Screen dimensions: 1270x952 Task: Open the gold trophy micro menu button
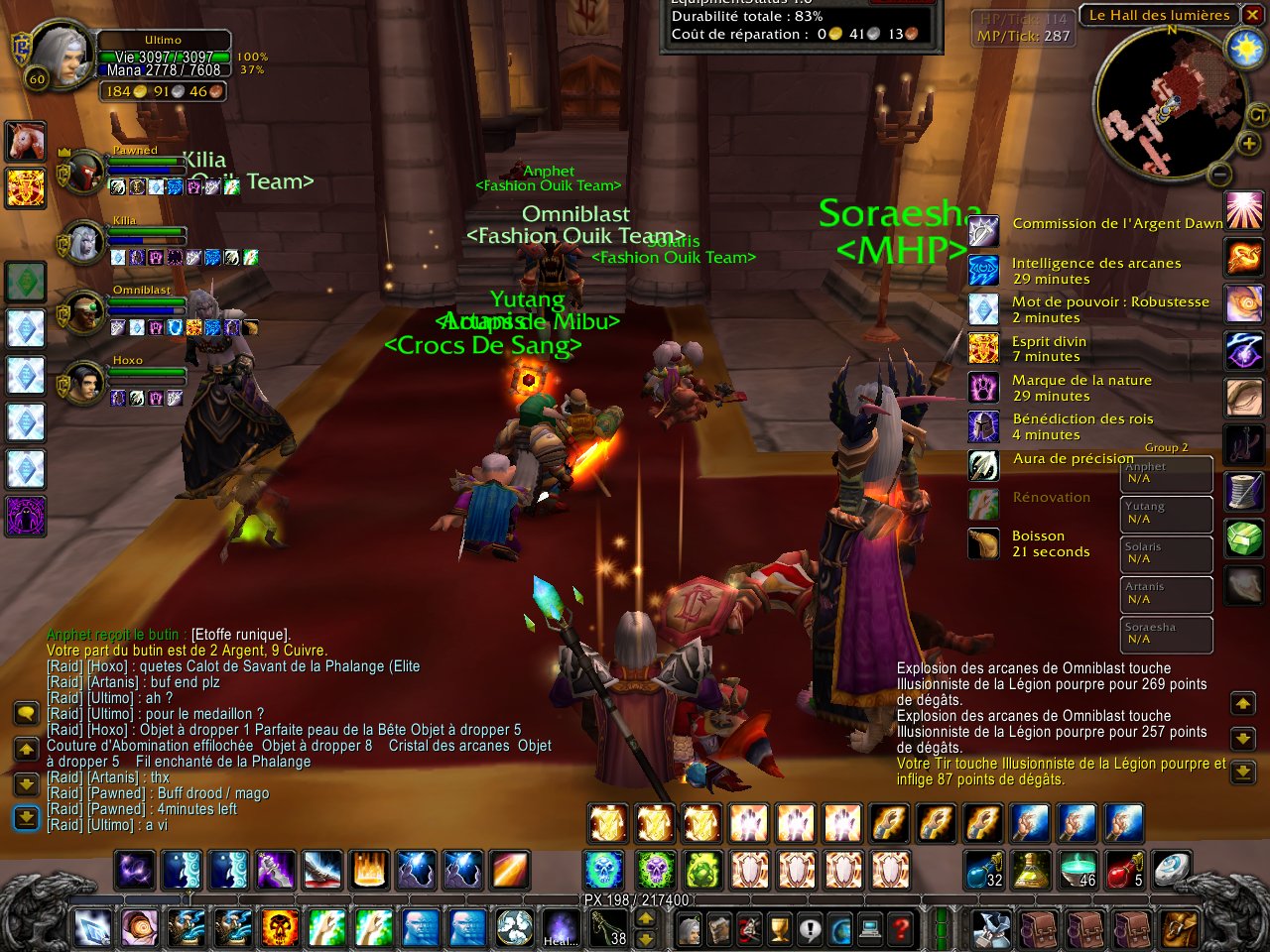(x=781, y=929)
